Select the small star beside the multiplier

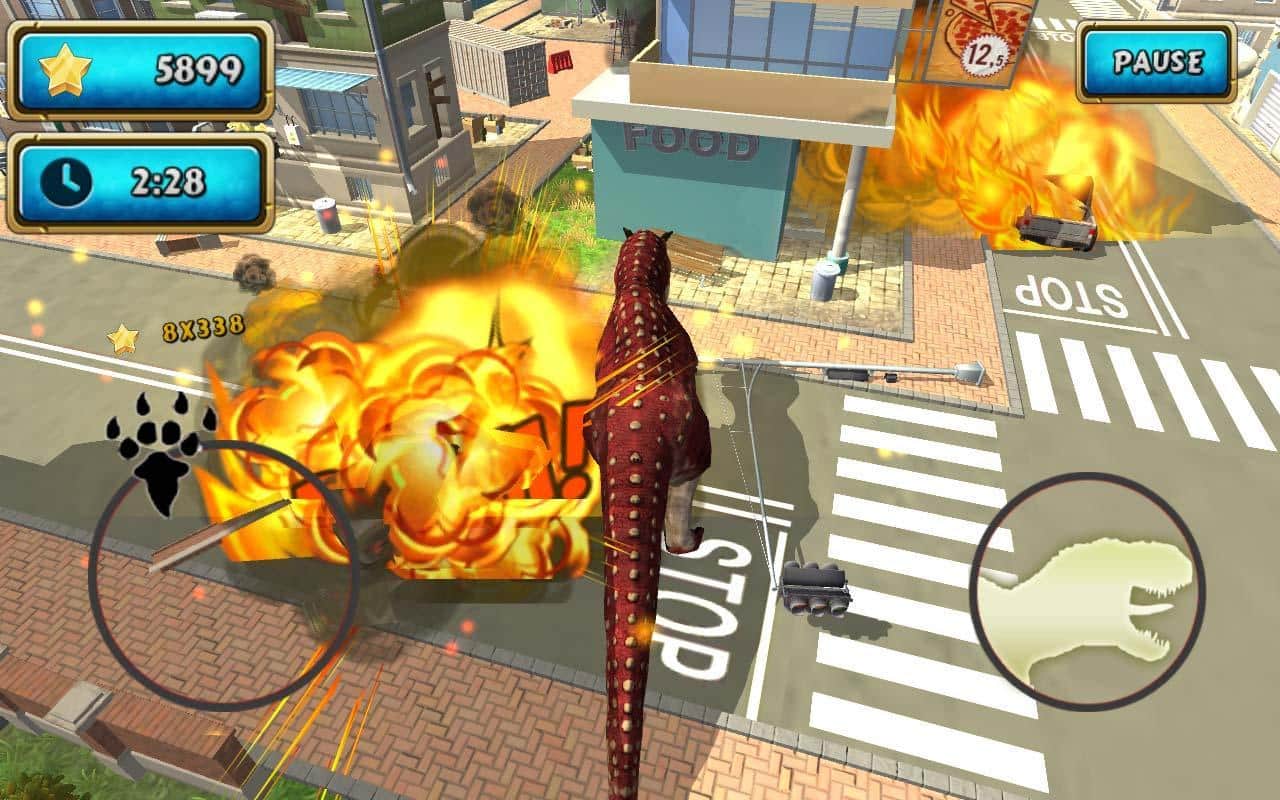pyautogui.click(x=122, y=336)
